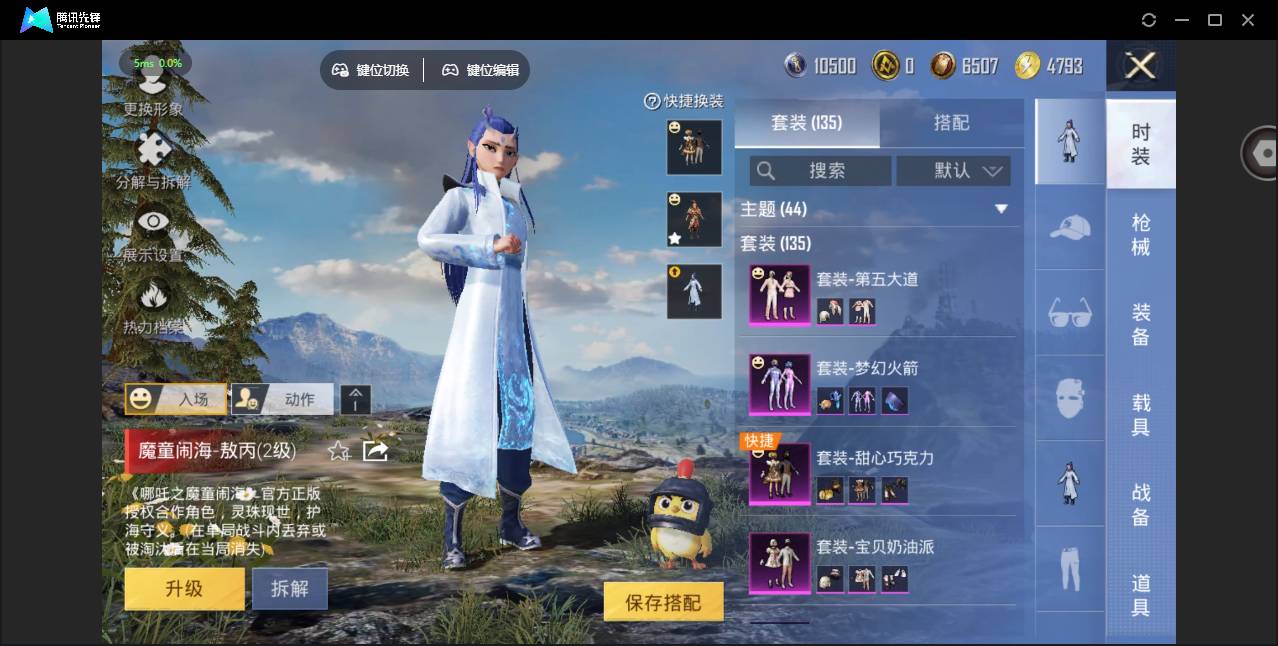The image size is (1278, 646).
Task: Select the 拆解 dismantle button
Action: point(289,589)
